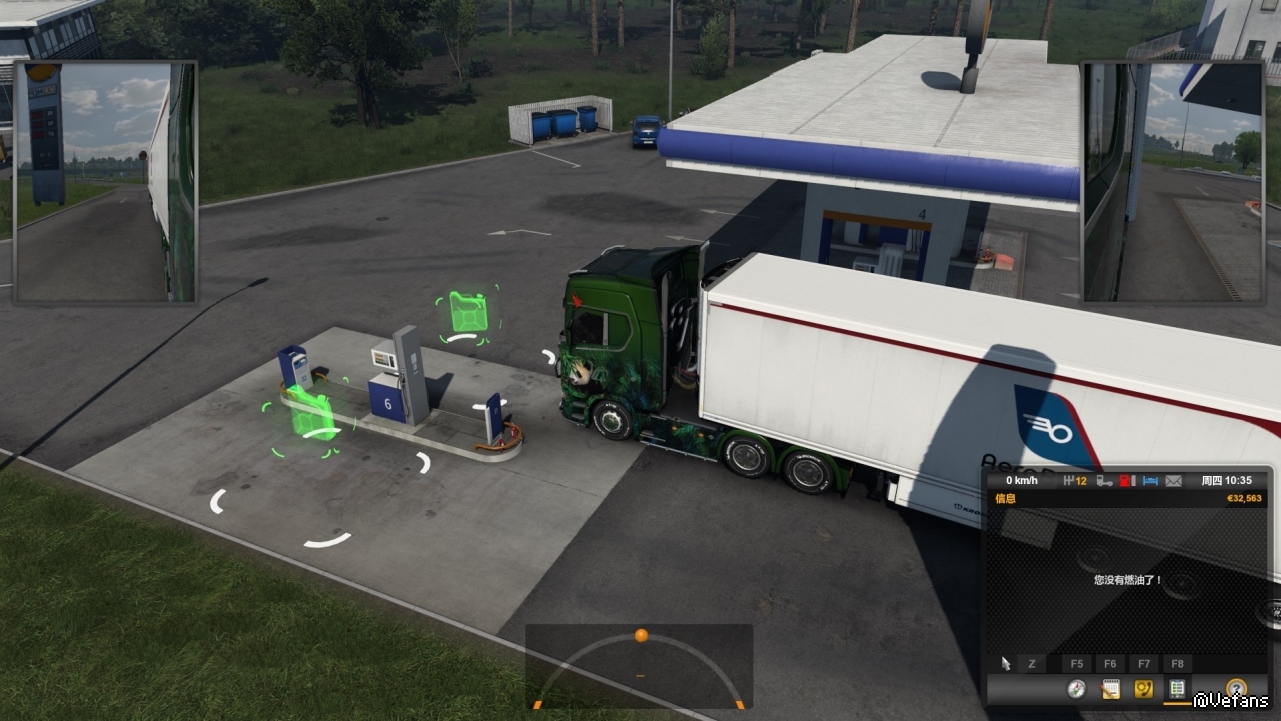Open the roadside assistance phone tab
Image resolution: width=1281 pixels, height=721 pixels.
(x=1143, y=689)
